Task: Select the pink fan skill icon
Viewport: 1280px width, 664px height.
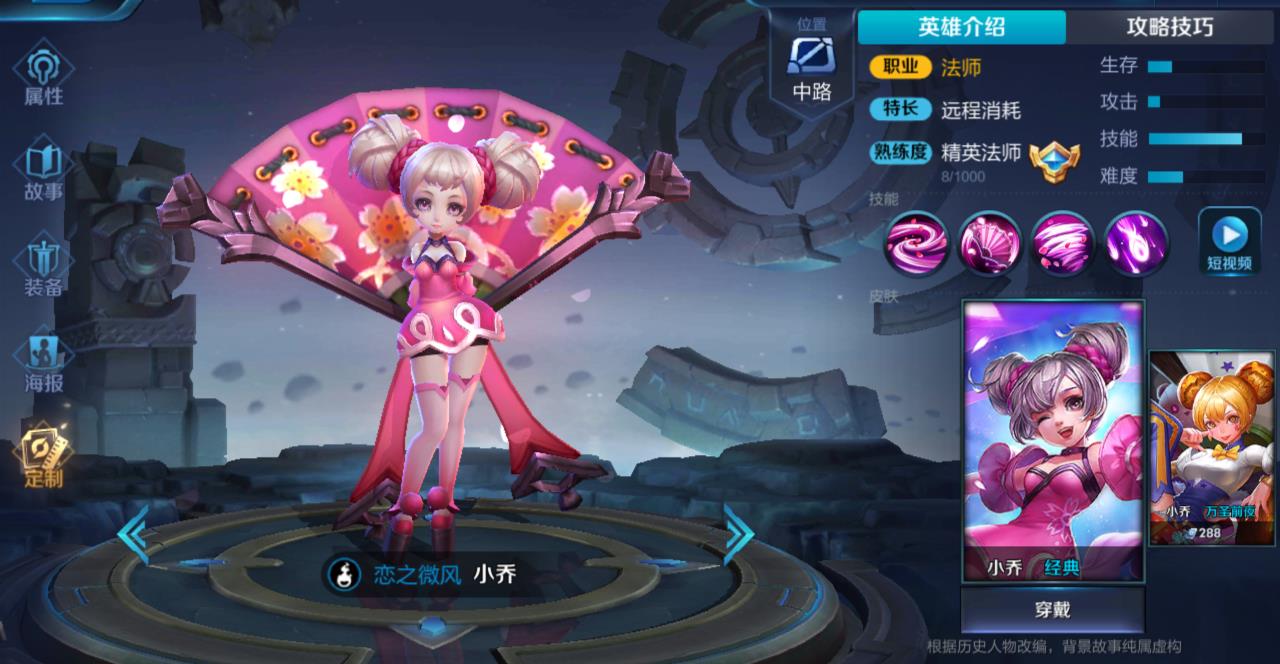Action: [989, 242]
